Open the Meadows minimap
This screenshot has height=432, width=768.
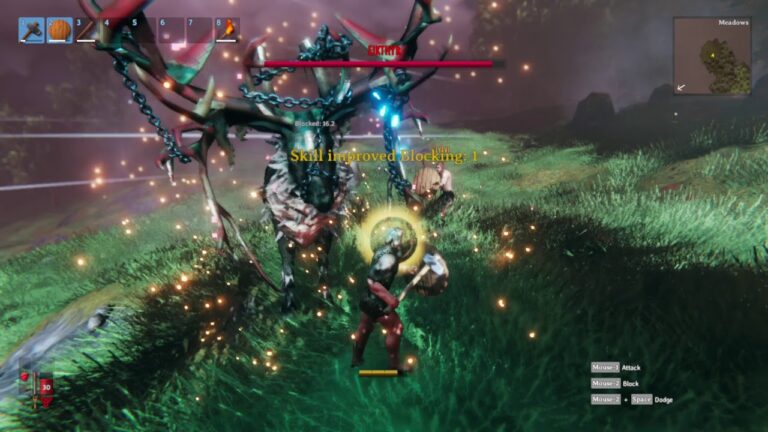pyautogui.click(x=711, y=57)
